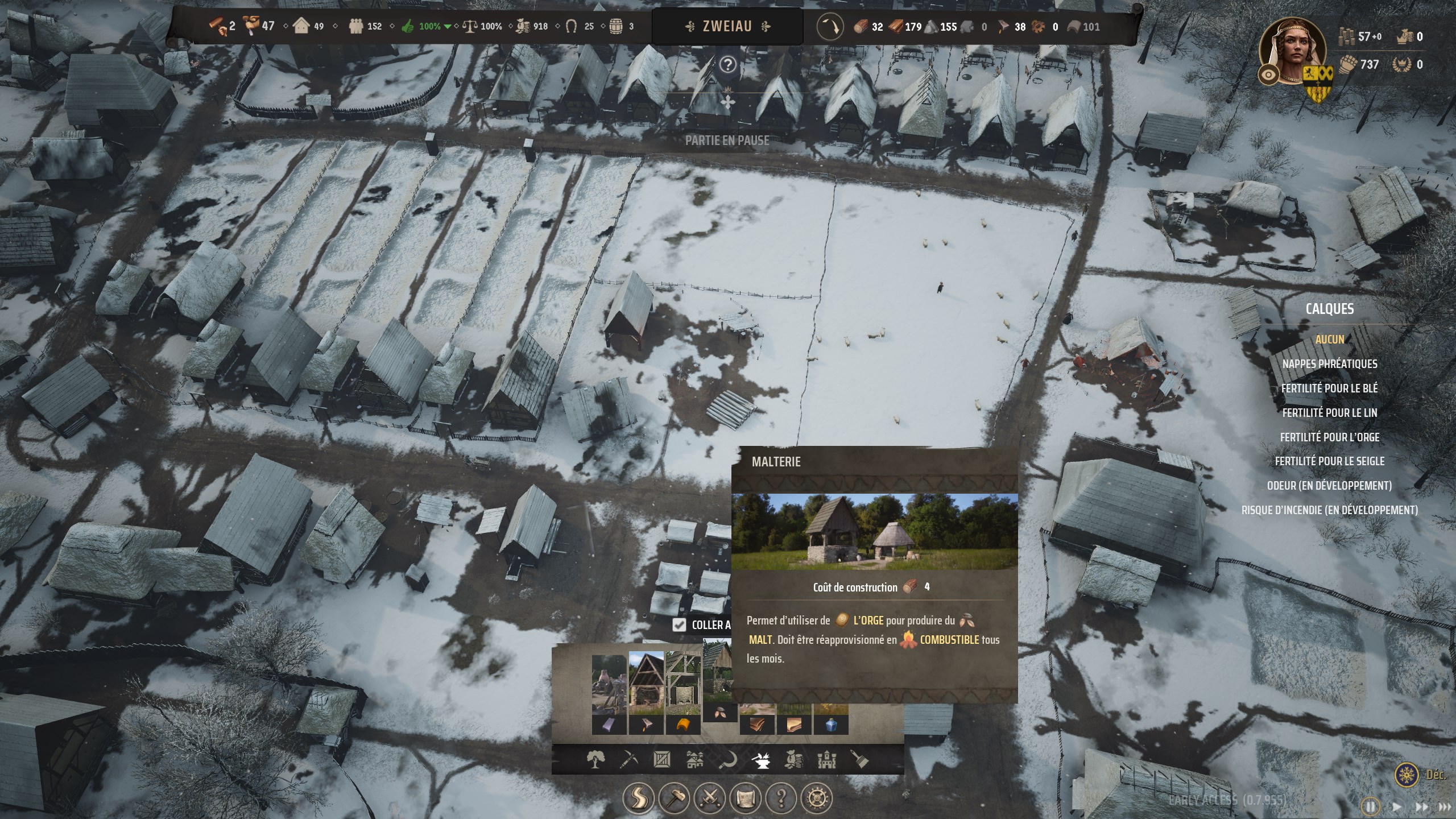The image size is (1456, 819).
Task: Open the forestry category with the tree icon
Action: pos(595,759)
